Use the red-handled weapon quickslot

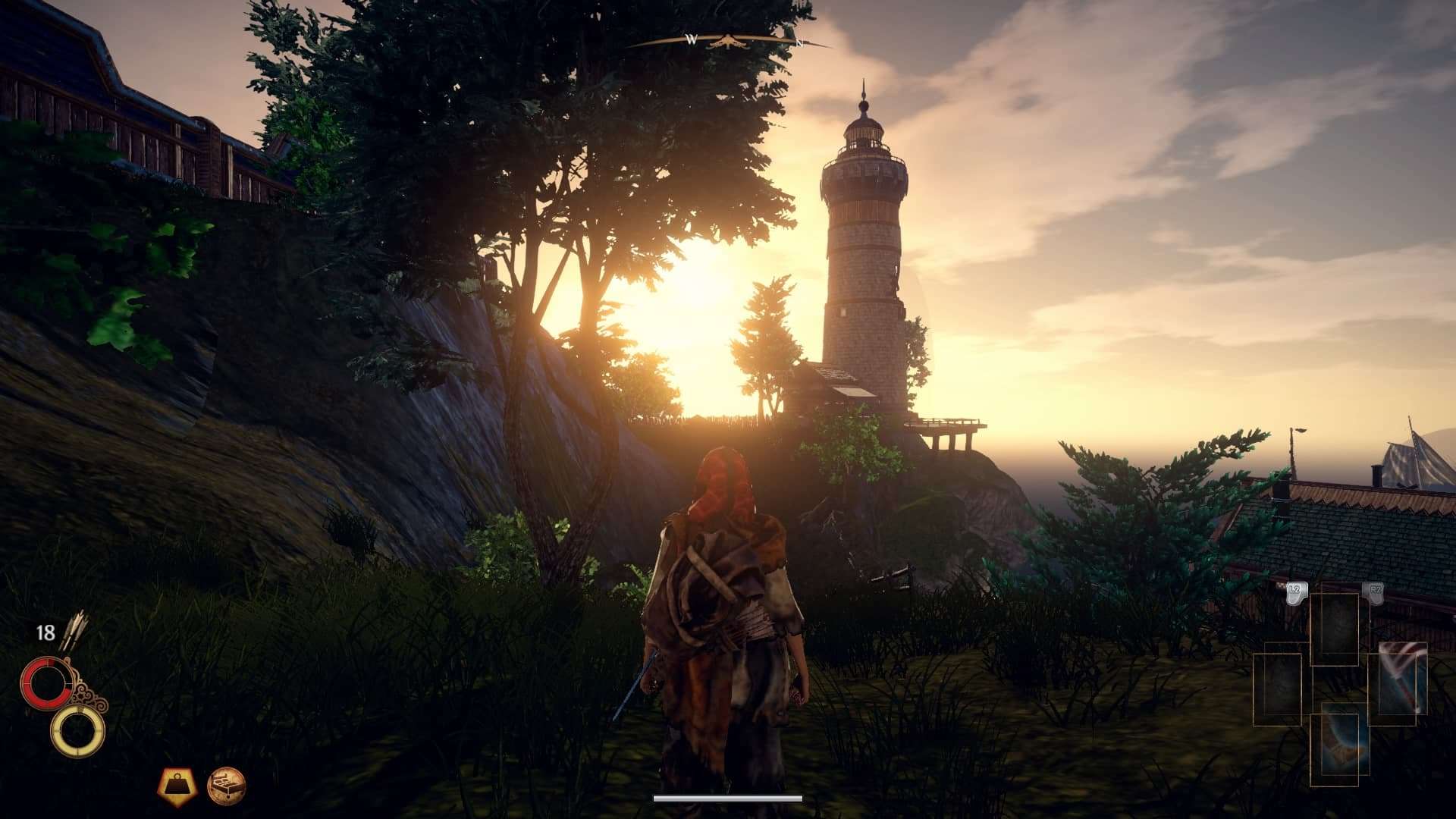click(x=1401, y=679)
